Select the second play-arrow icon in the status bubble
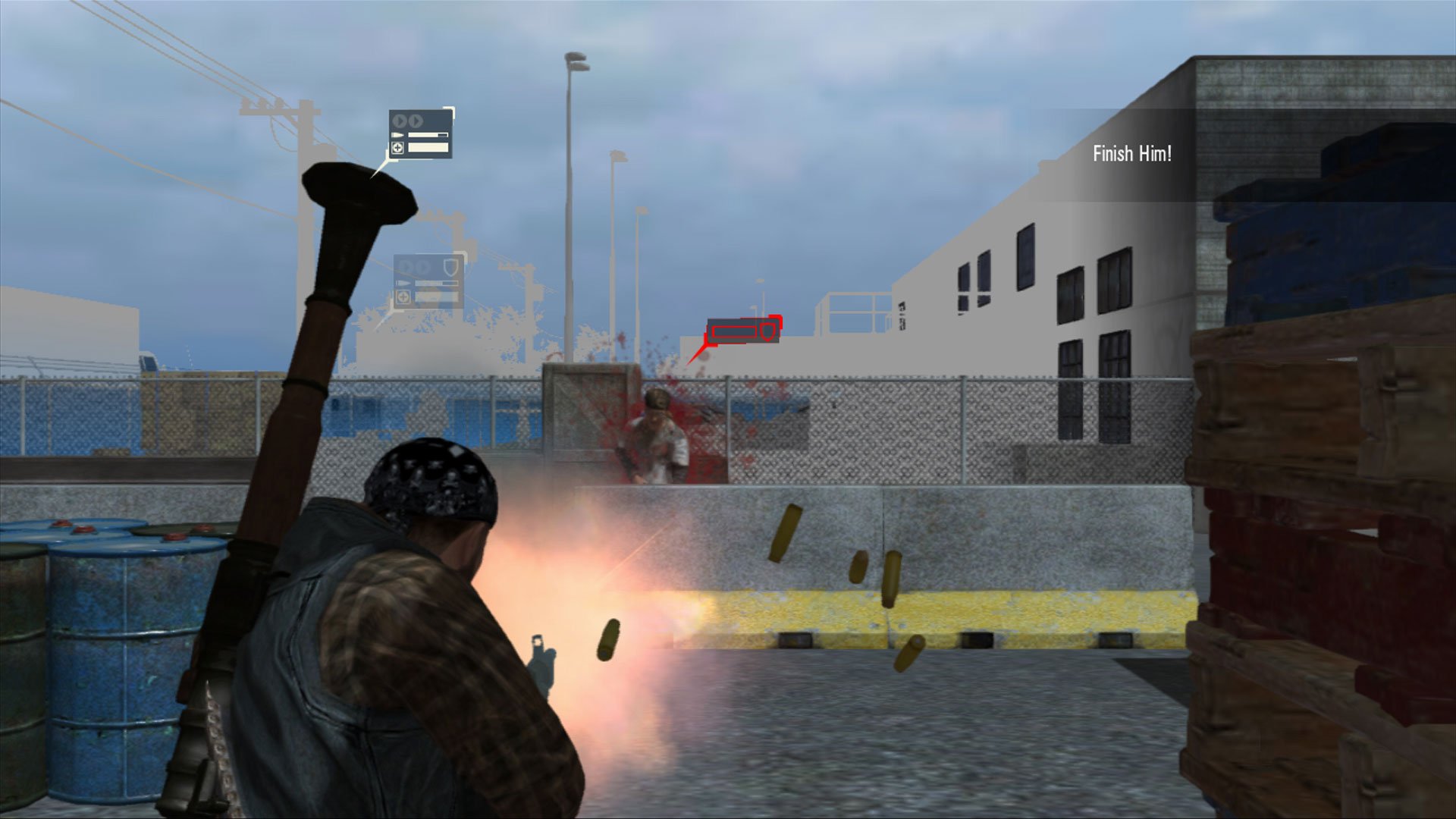 pos(415,121)
